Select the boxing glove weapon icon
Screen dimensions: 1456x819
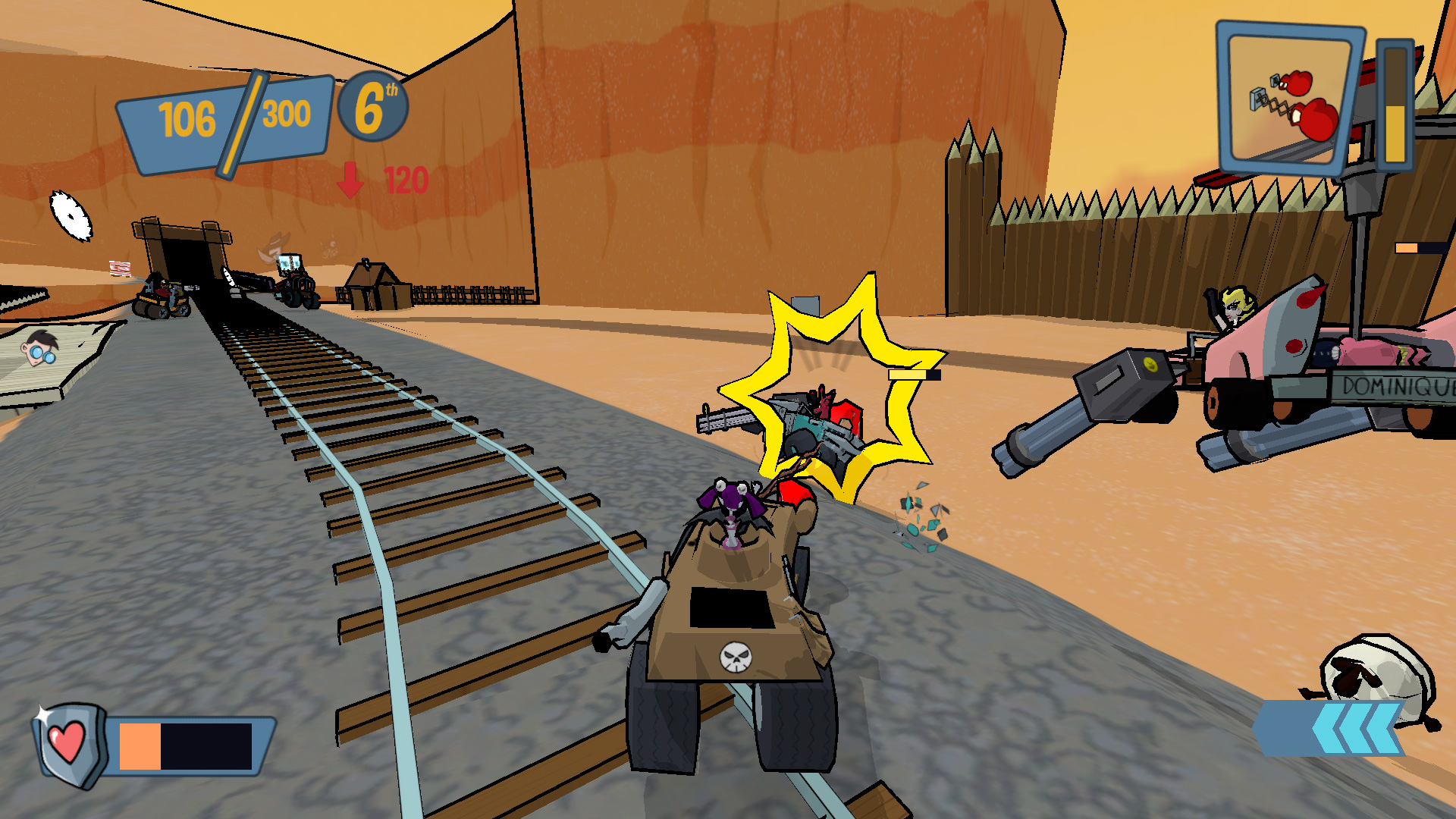pos(1289,100)
